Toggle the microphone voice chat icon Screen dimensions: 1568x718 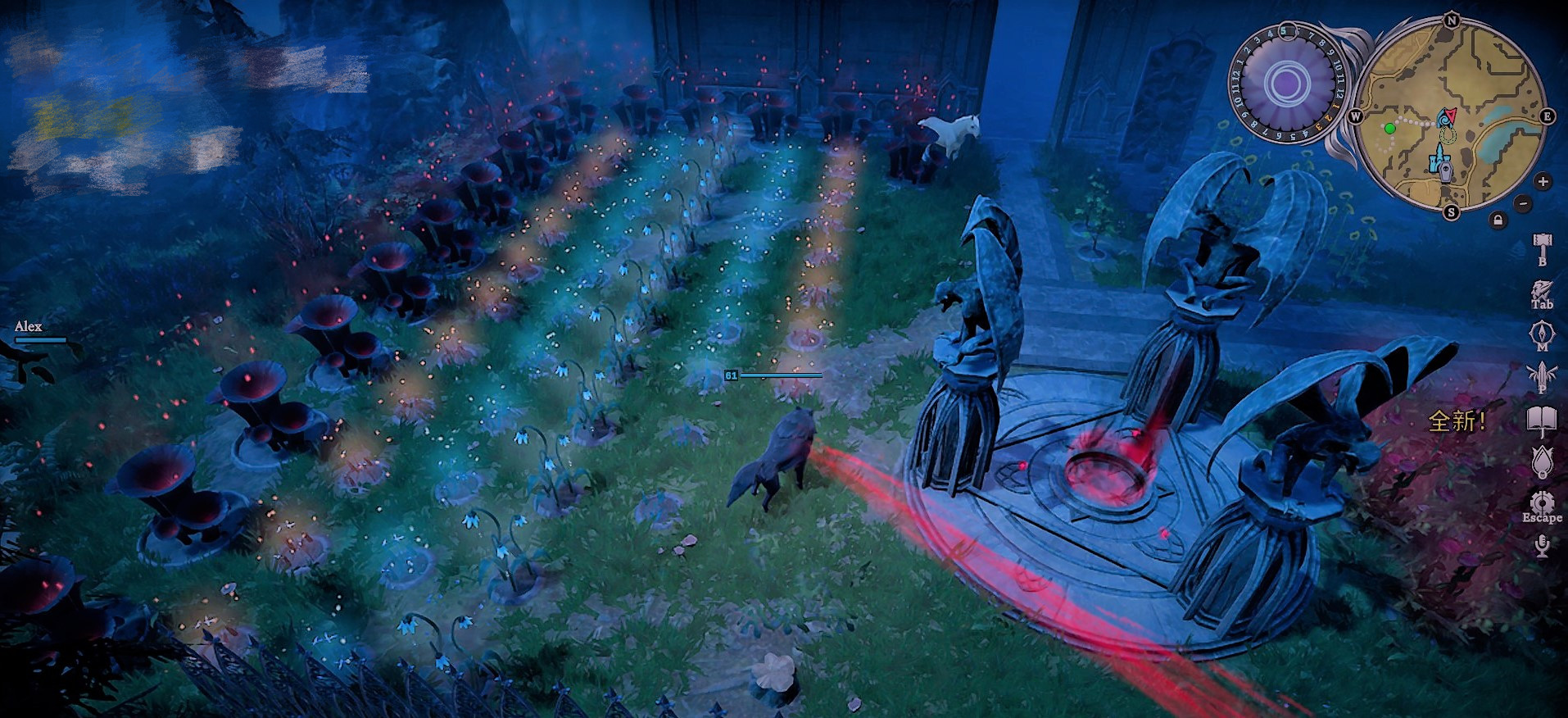pos(1542,545)
